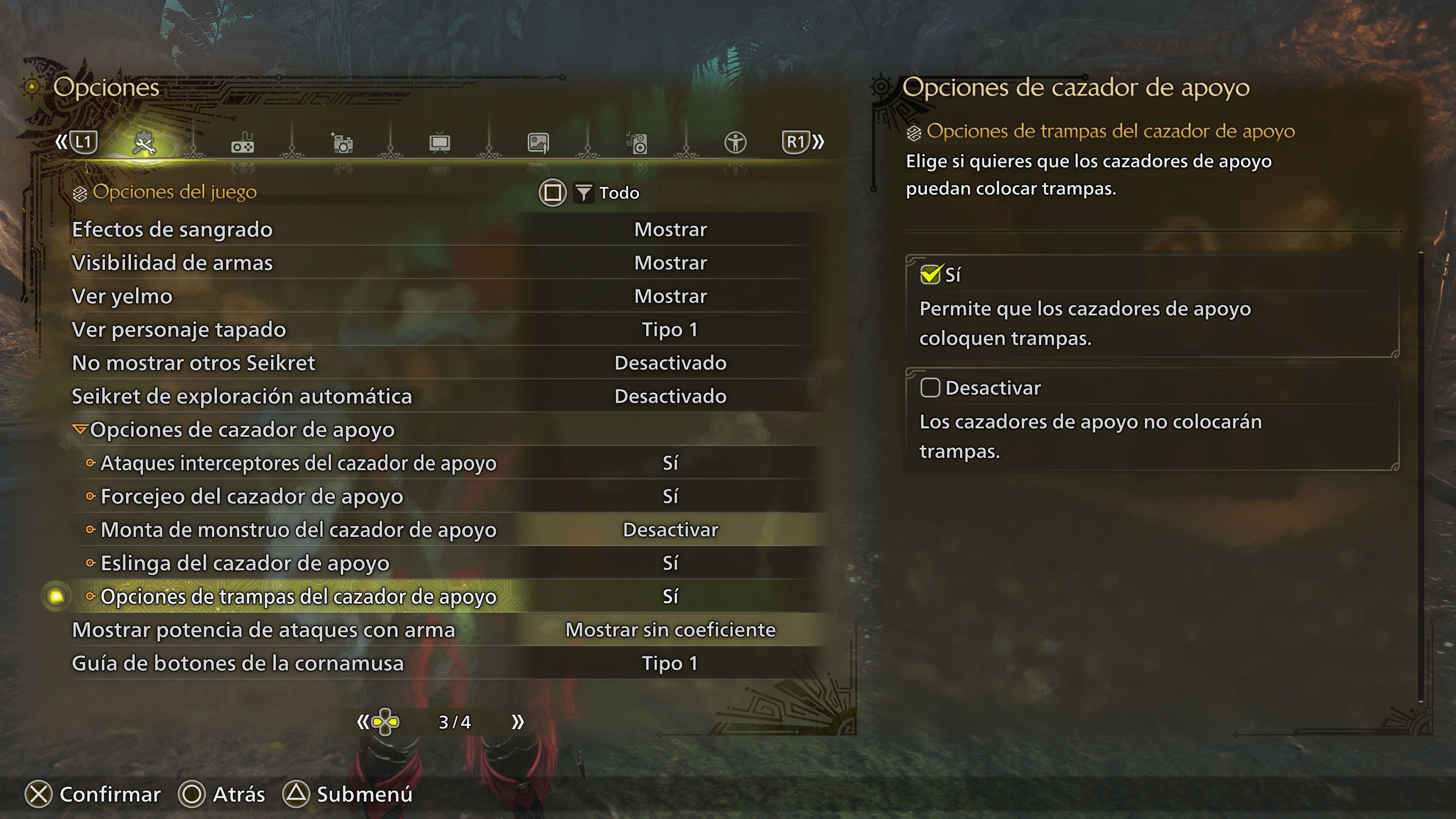
Task: Select the graphics settings image icon
Action: 538,143
